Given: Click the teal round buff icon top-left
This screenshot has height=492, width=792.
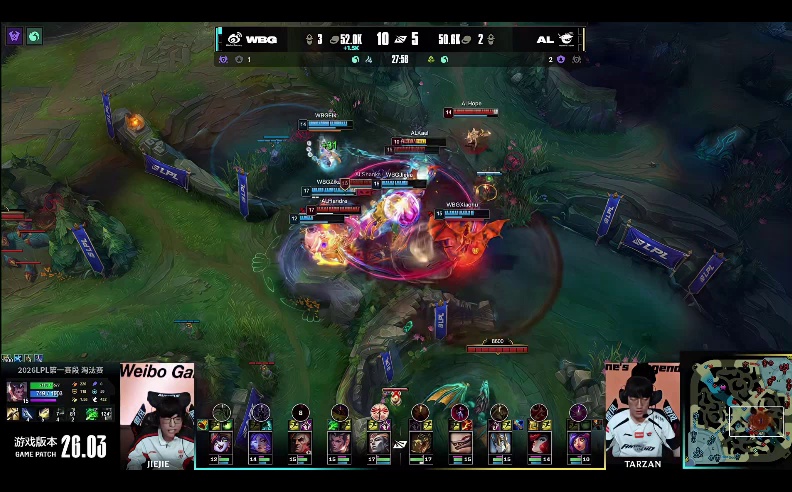Looking at the screenshot, I should 34,36.
